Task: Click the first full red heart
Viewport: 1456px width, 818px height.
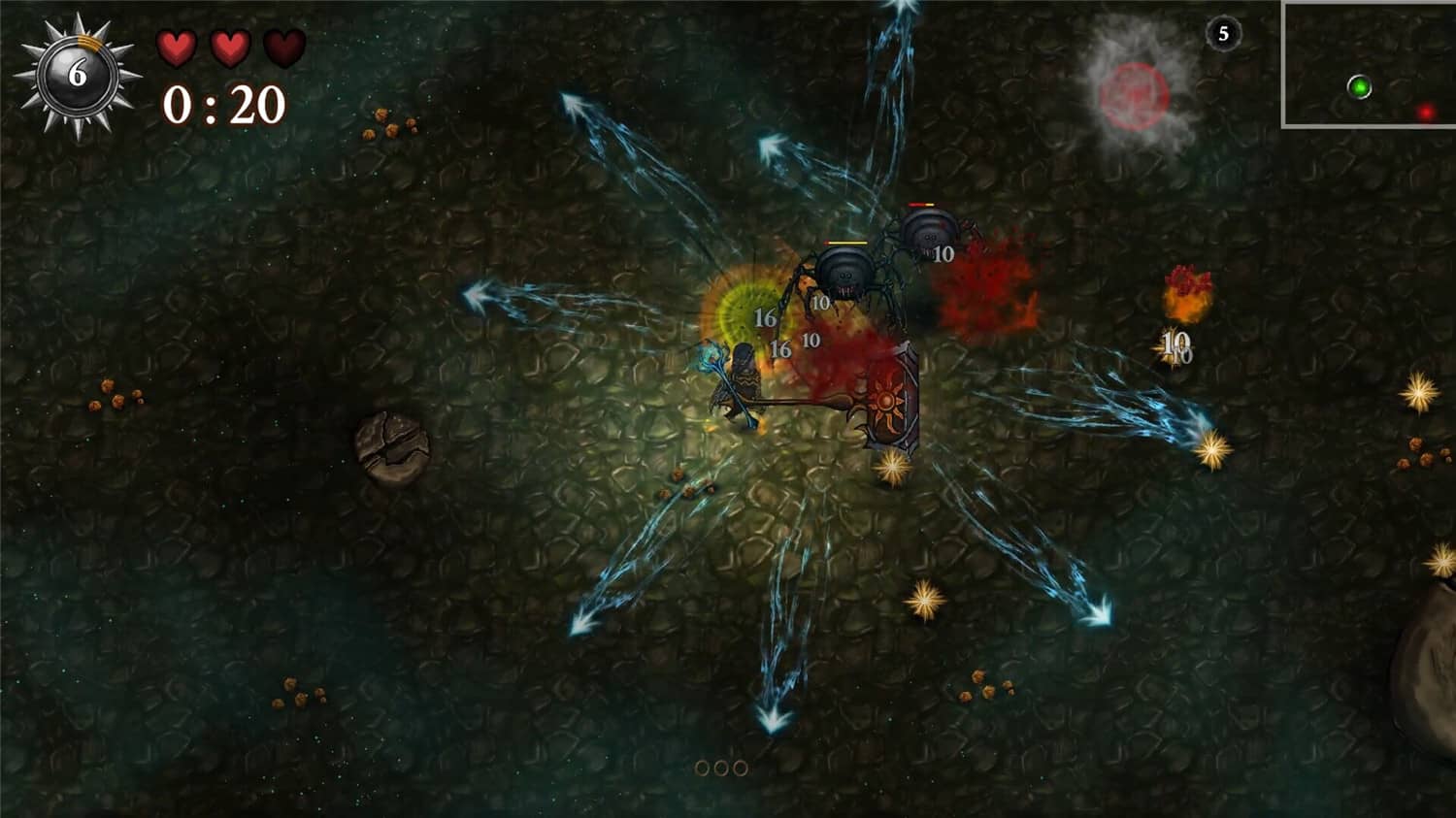Action: coord(177,47)
